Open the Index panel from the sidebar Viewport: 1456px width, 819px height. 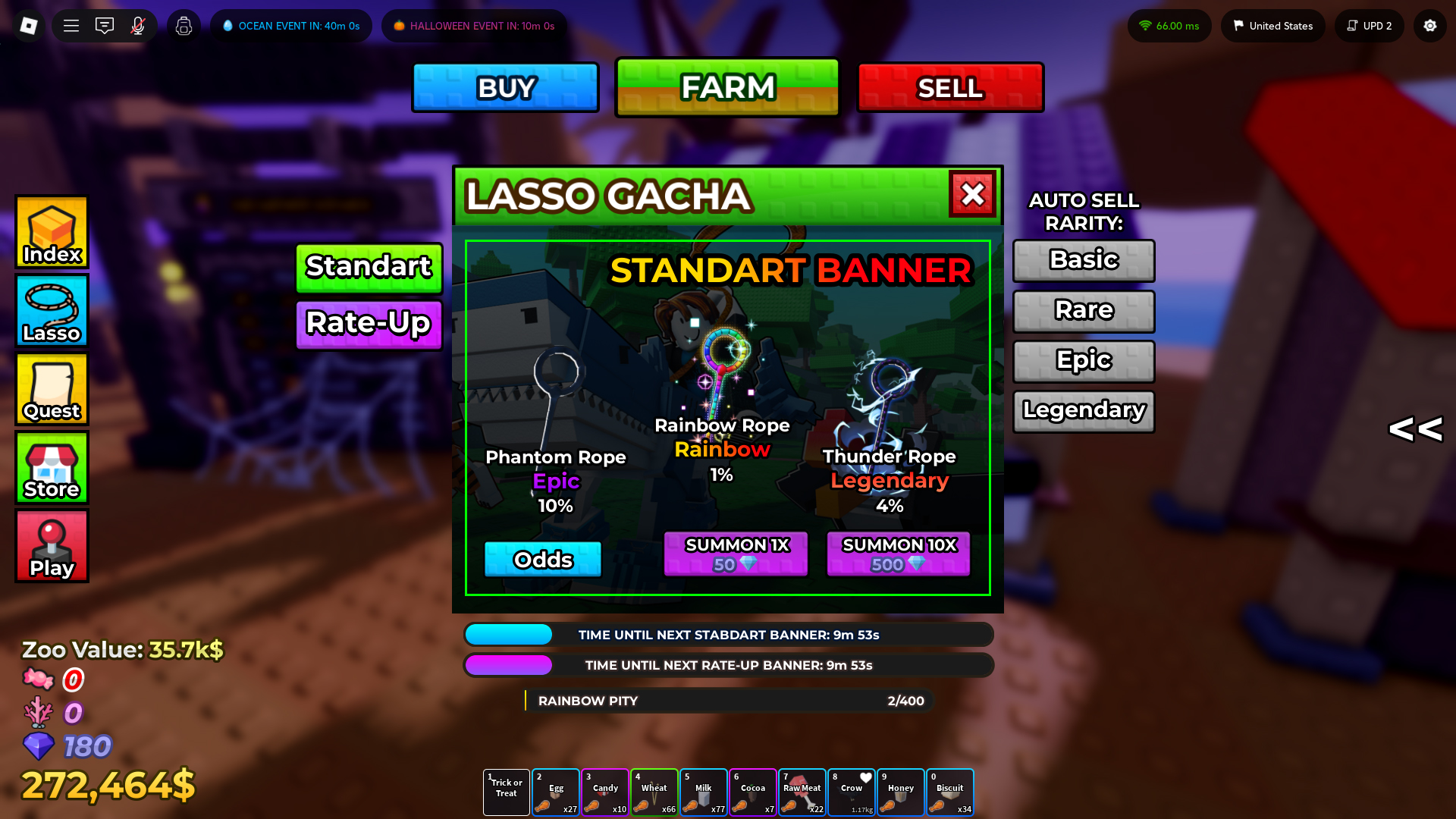tap(51, 232)
